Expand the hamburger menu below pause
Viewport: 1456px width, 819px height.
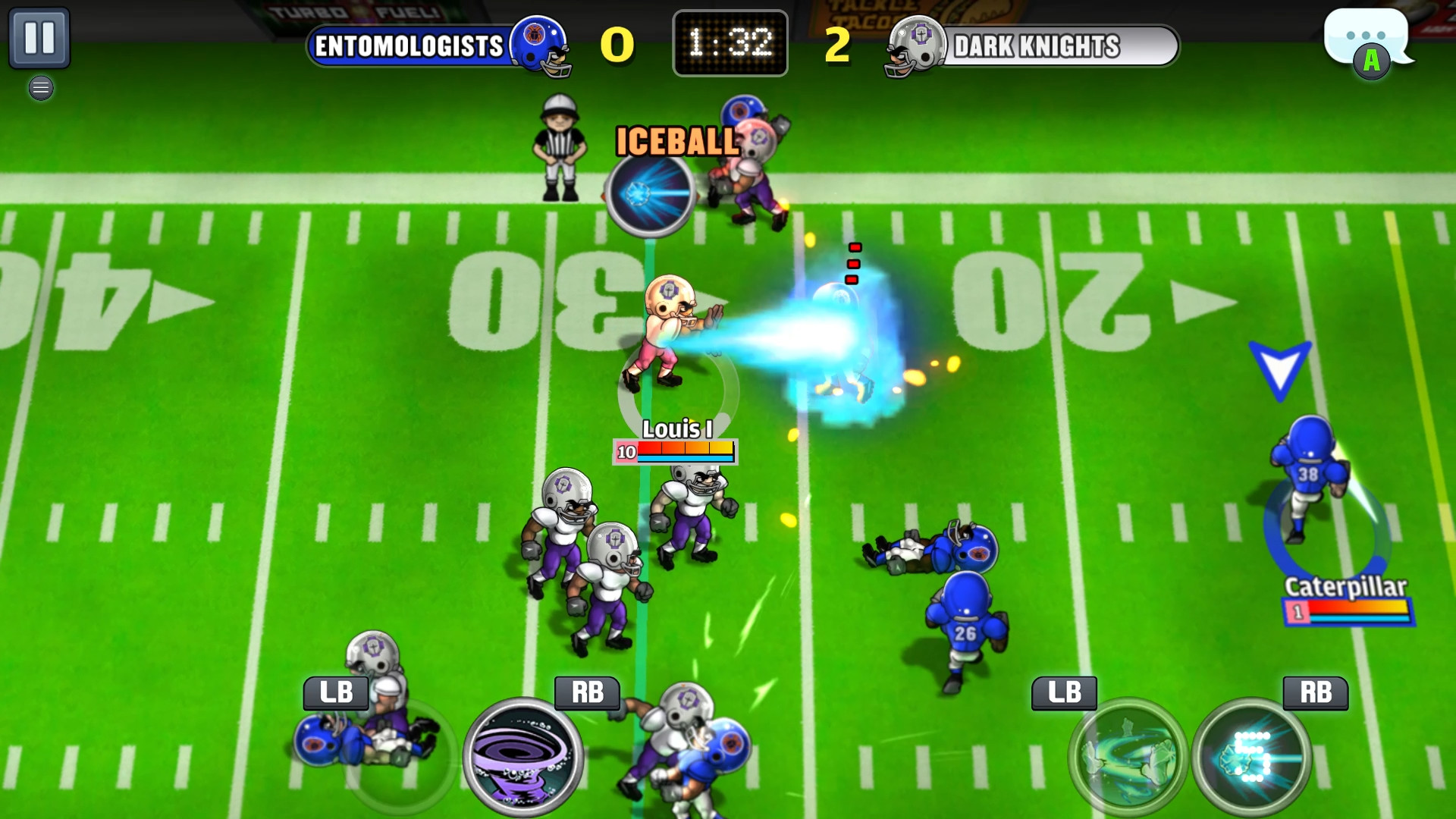pos(41,88)
